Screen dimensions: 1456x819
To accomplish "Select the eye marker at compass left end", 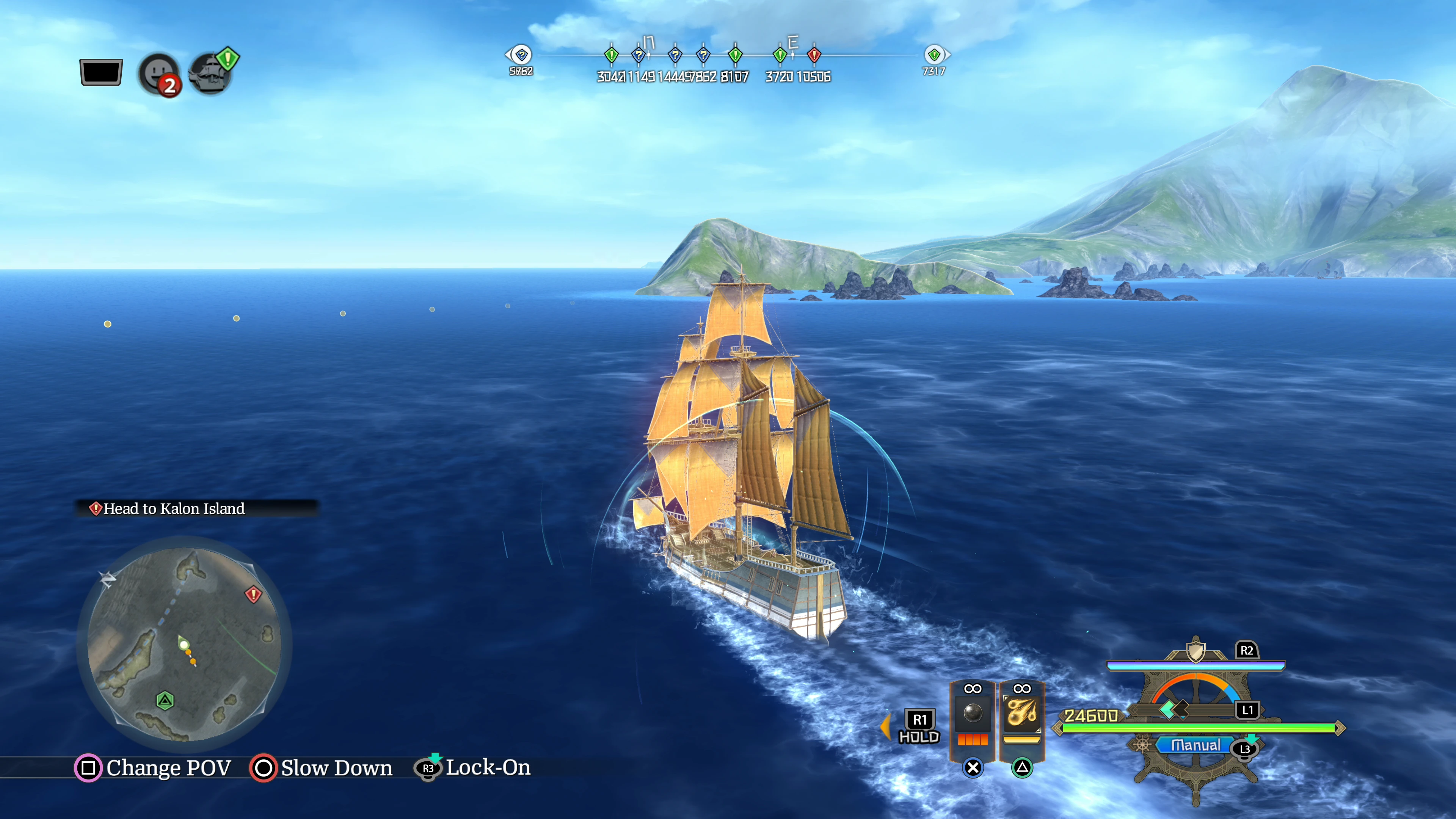I will pyautogui.click(x=521, y=55).
